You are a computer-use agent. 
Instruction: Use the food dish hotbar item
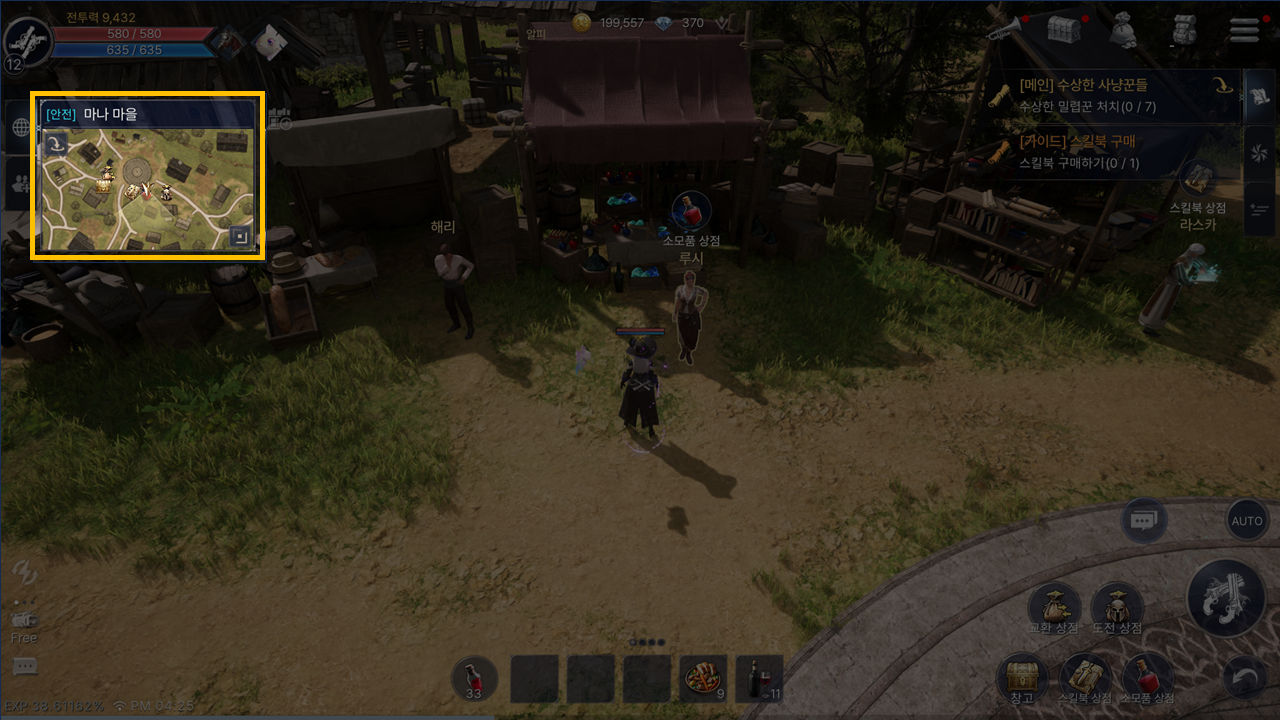click(x=703, y=680)
